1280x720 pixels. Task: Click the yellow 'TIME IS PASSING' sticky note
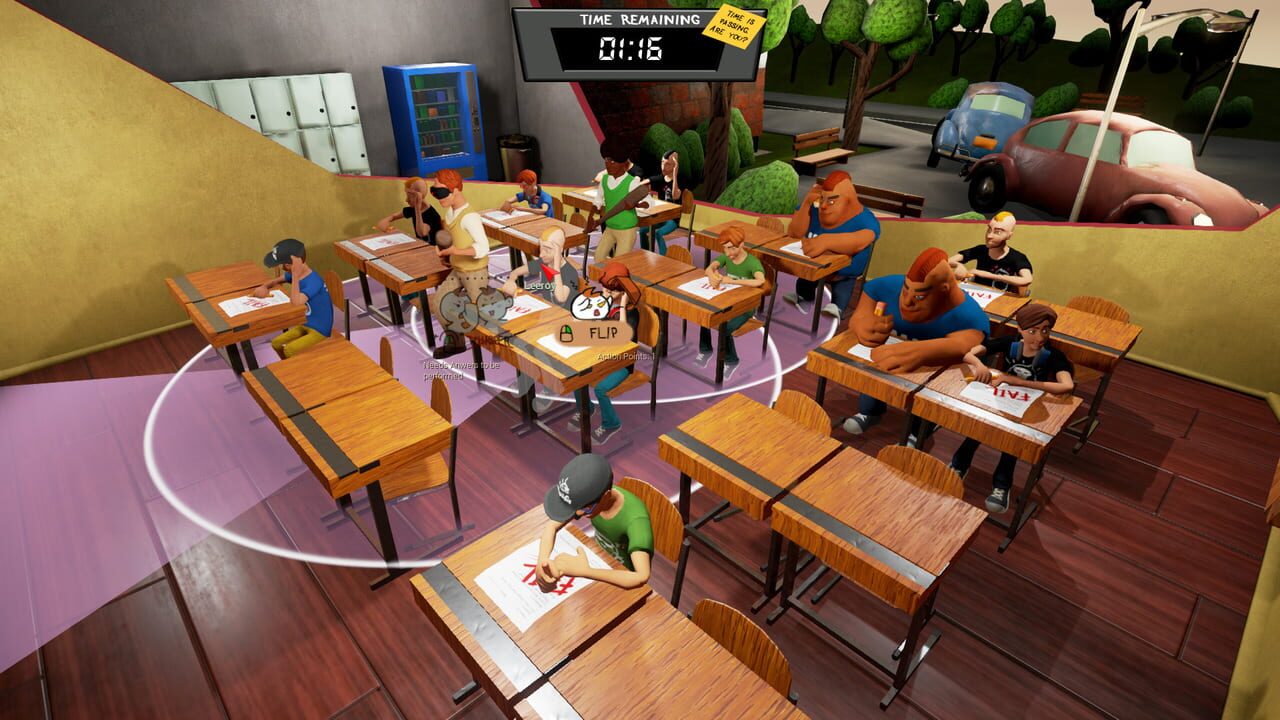pyautogui.click(x=733, y=25)
